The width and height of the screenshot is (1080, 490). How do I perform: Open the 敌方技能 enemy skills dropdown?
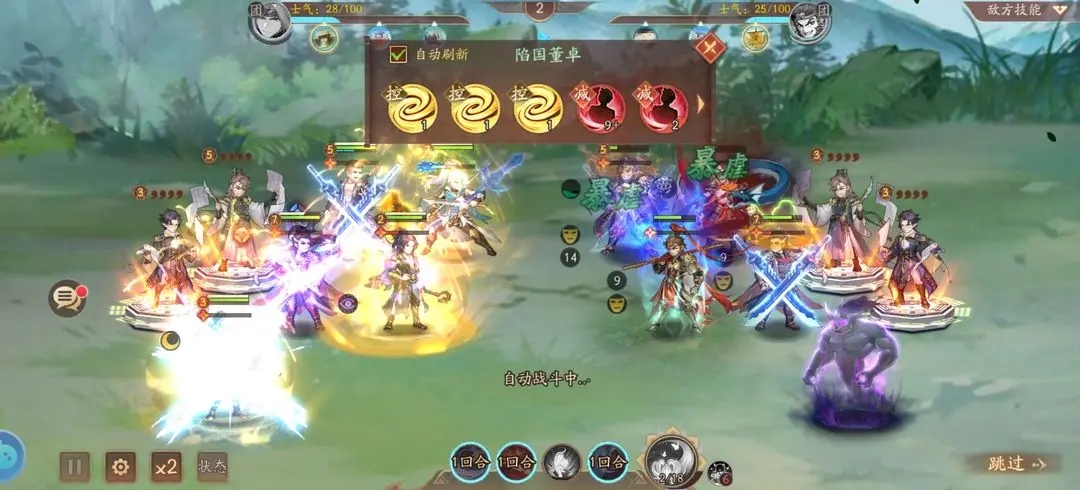tap(1021, 10)
